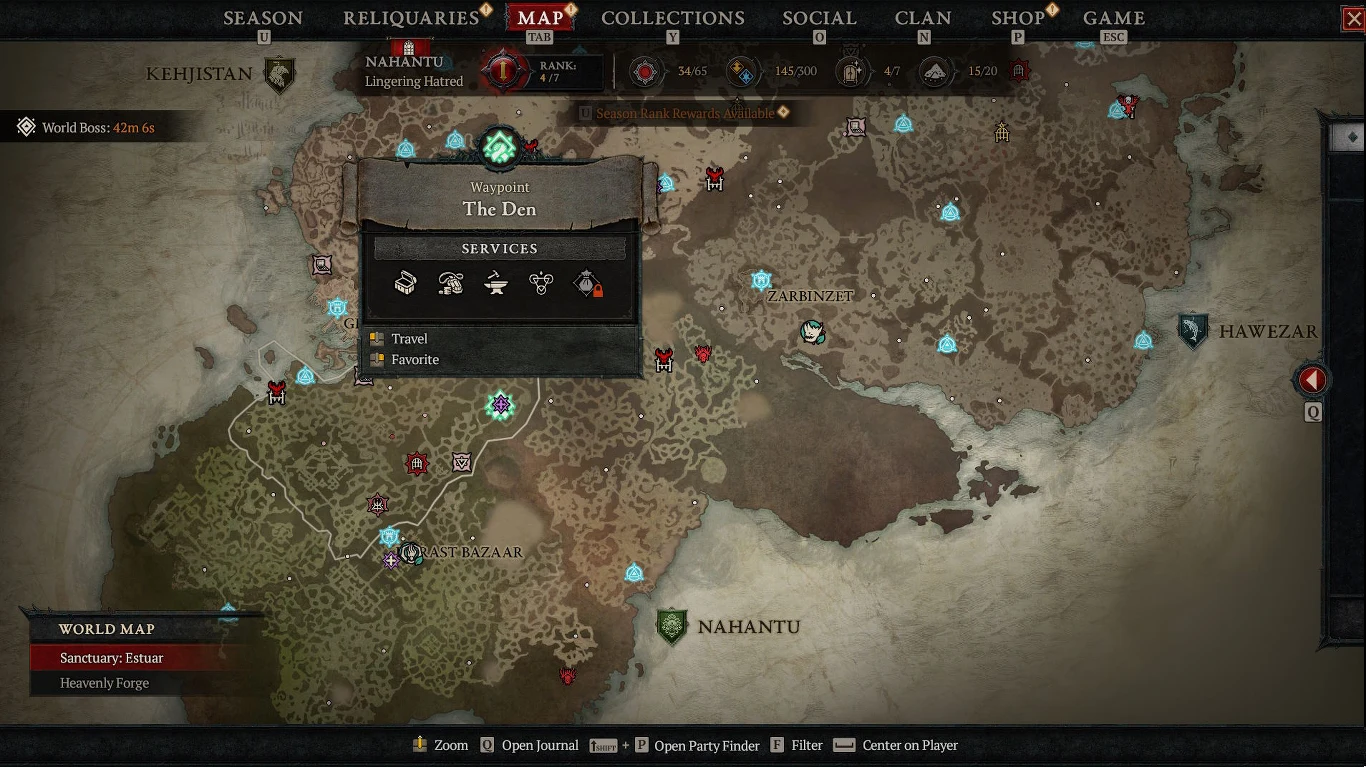Select the Zarbinzet town label
1366x767 pixels.
810,296
